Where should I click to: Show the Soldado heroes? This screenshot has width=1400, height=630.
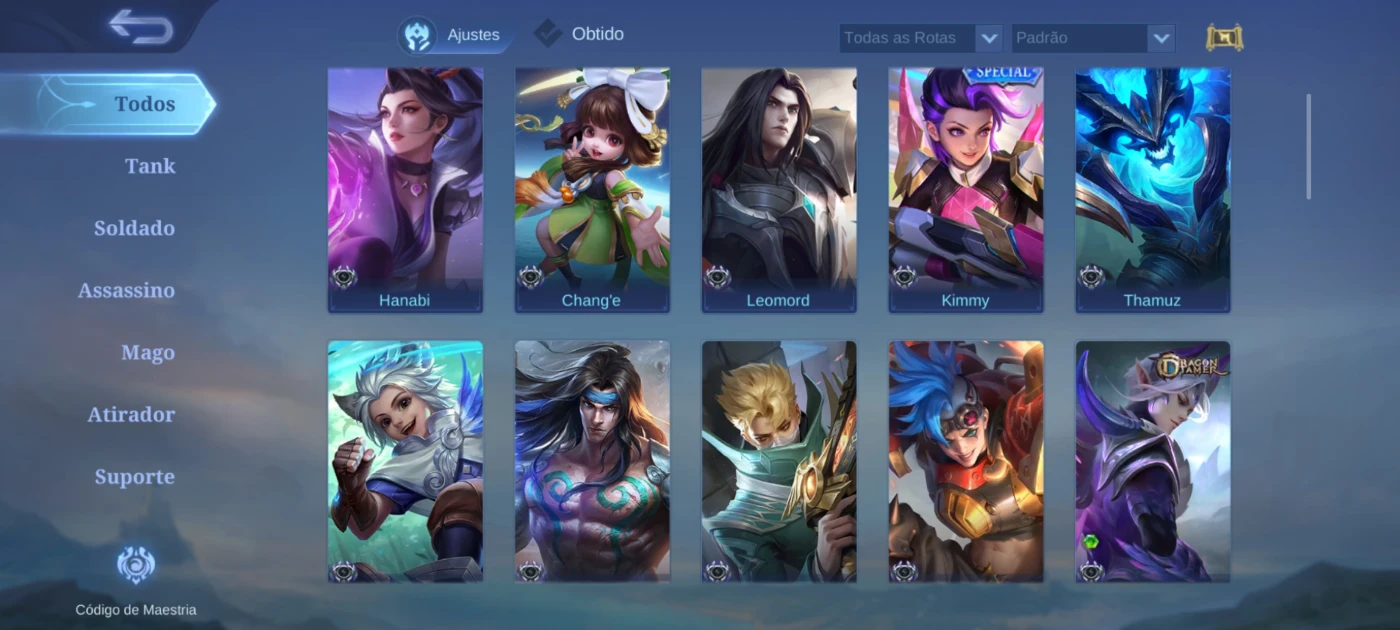pos(134,228)
